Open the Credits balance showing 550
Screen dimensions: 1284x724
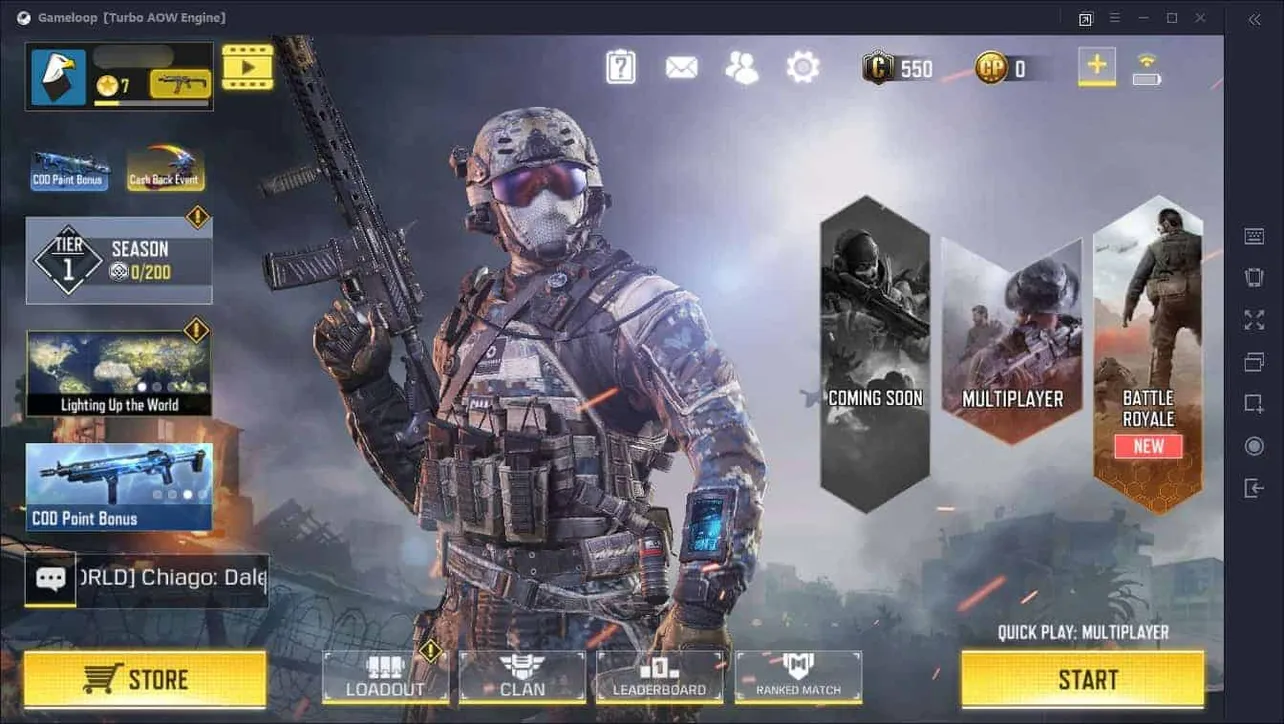click(x=897, y=68)
